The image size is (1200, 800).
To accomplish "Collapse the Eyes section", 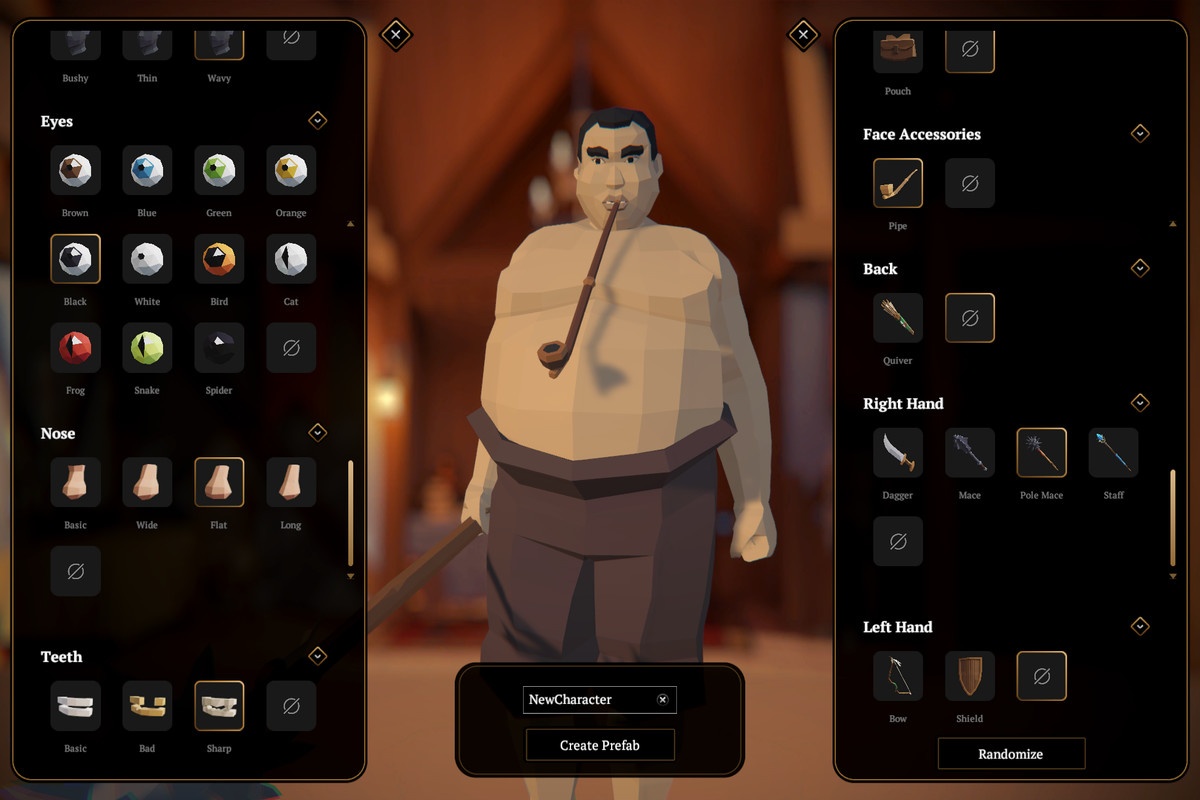I will pyautogui.click(x=317, y=120).
